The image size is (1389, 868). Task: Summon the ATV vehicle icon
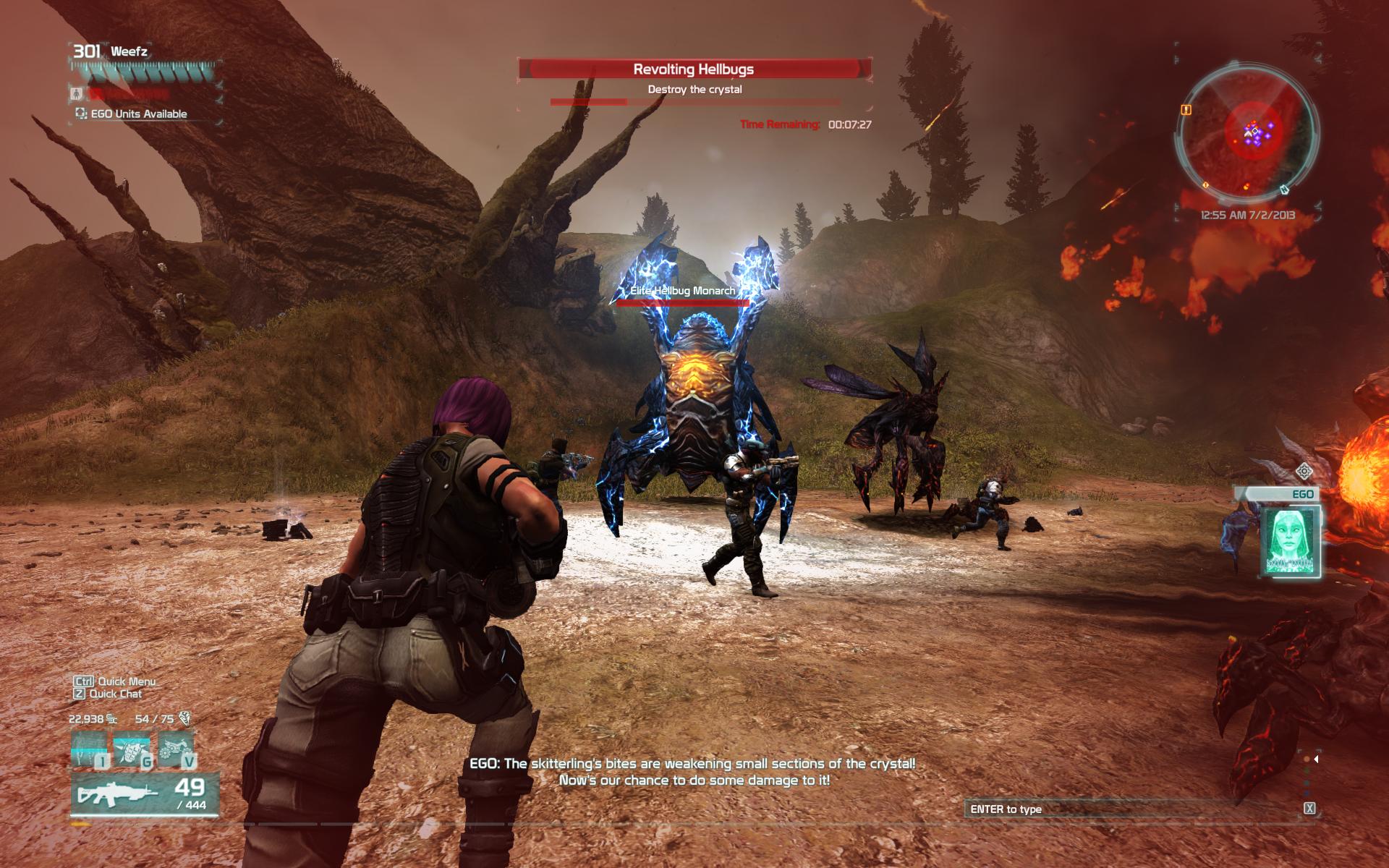click(176, 748)
